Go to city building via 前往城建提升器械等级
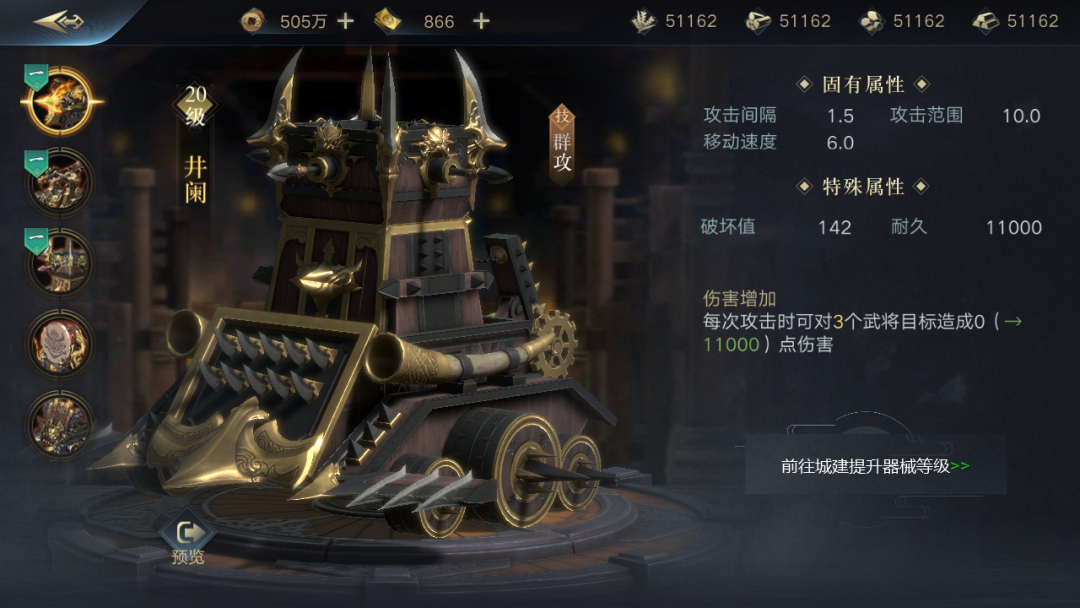1080x608 pixels. click(875, 466)
